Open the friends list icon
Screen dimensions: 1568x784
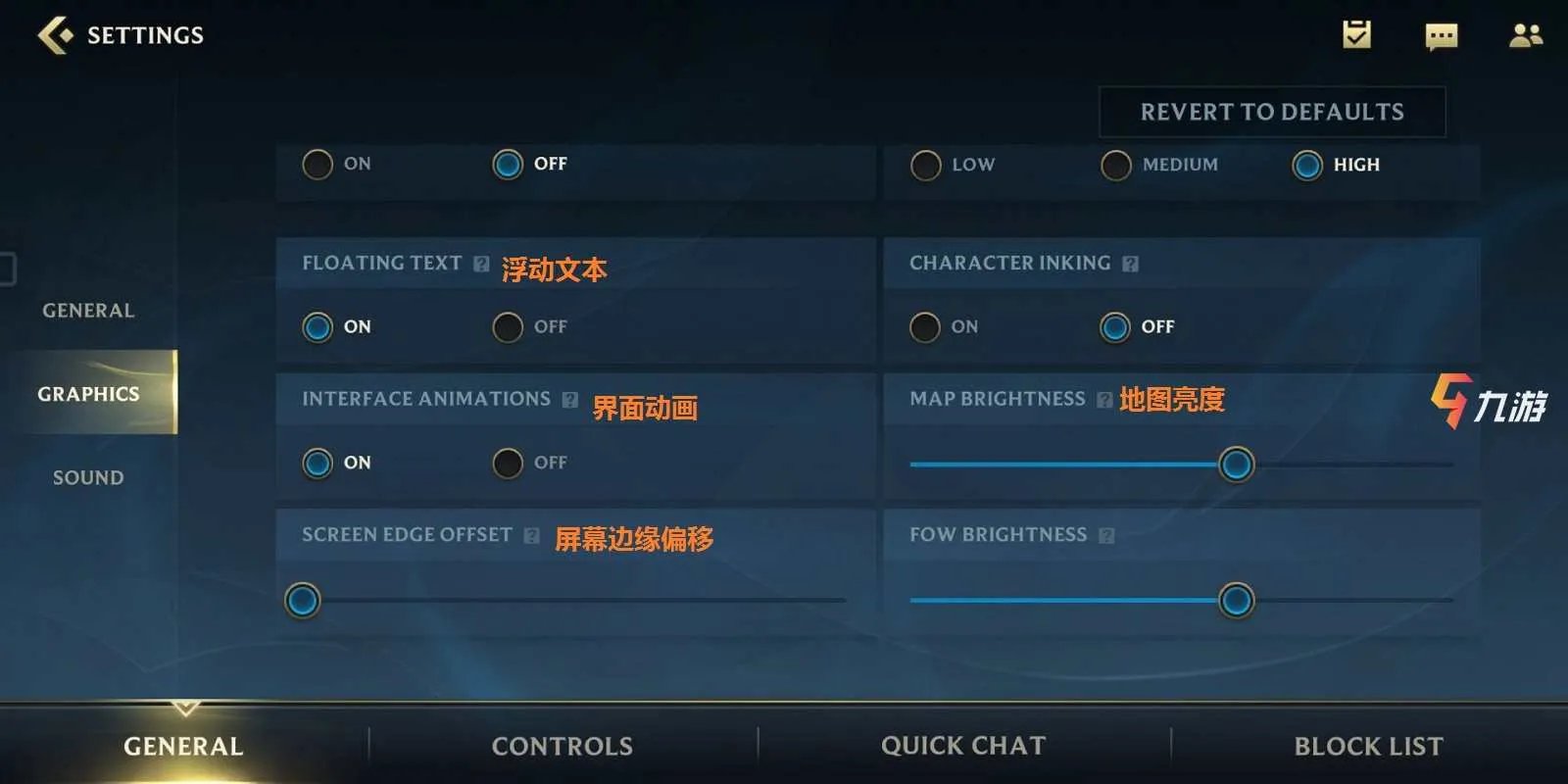pos(1526,35)
